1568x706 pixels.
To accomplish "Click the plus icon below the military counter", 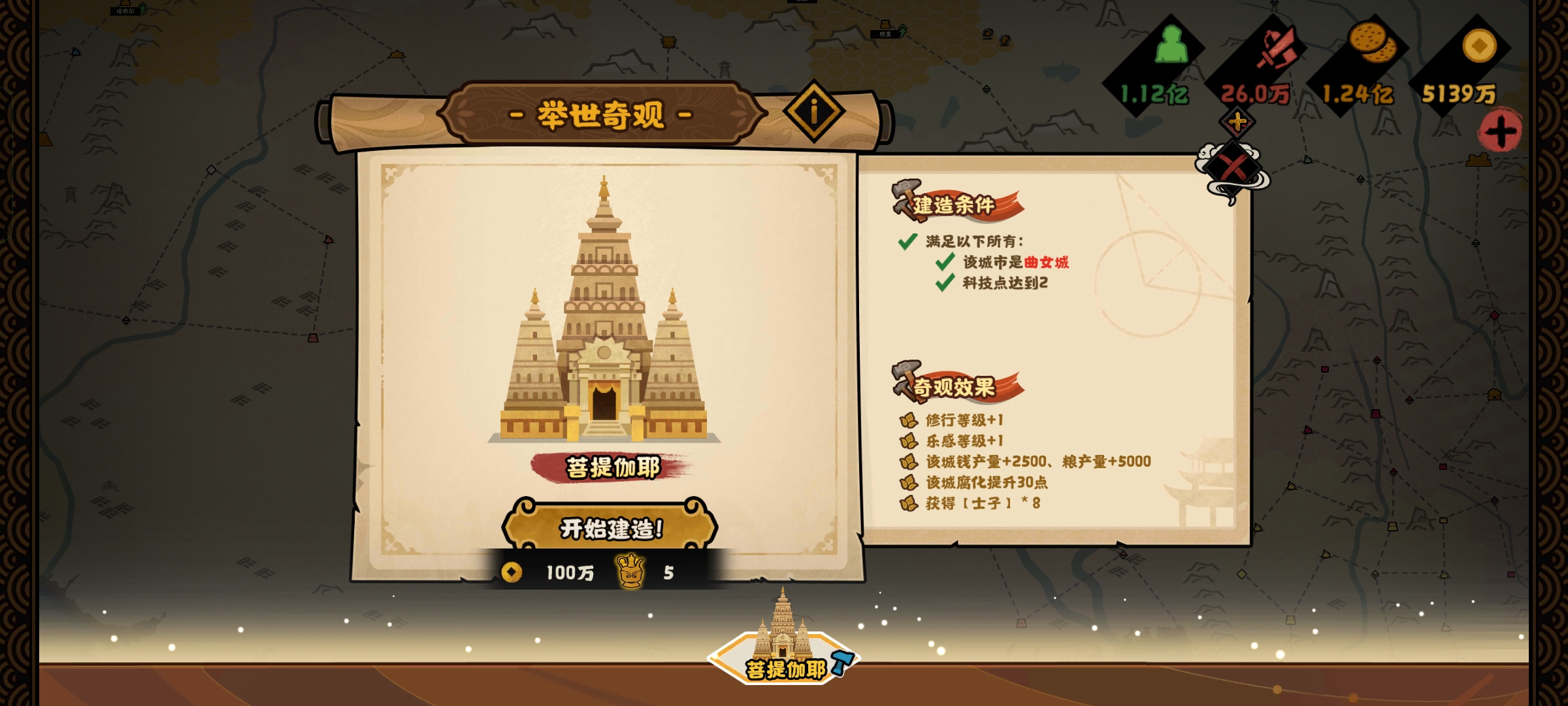I will tap(1237, 124).
